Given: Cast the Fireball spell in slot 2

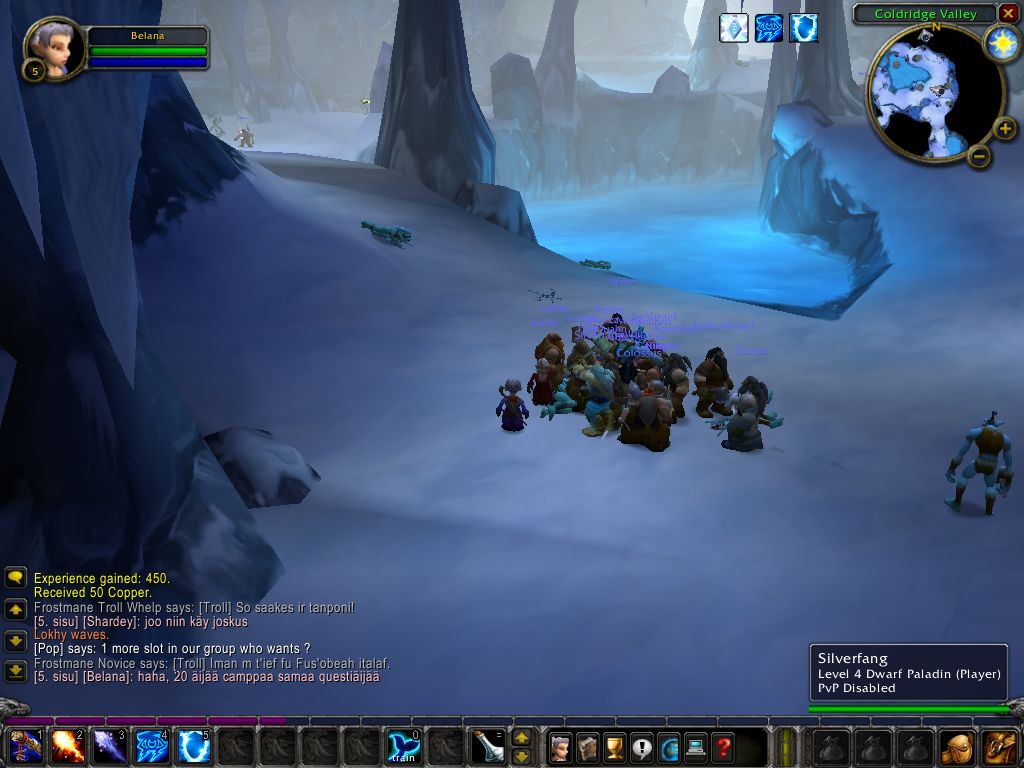Looking at the screenshot, I should coord(68,746).
